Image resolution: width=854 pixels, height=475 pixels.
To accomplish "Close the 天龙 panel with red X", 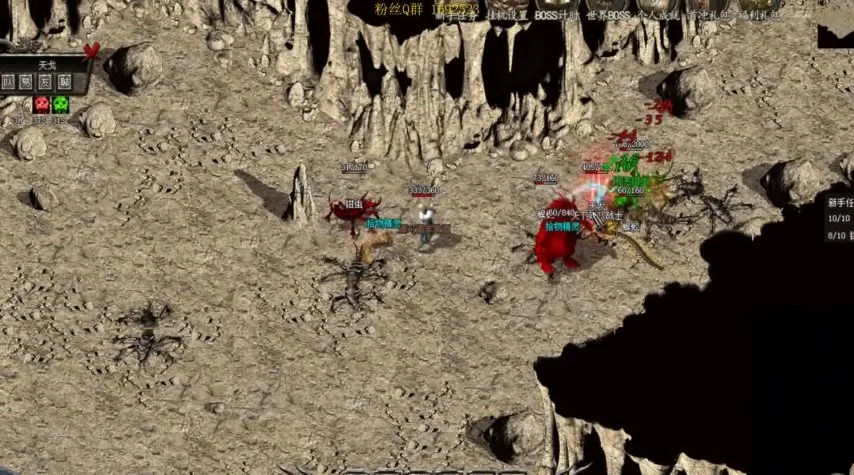I will coord(91,49).
